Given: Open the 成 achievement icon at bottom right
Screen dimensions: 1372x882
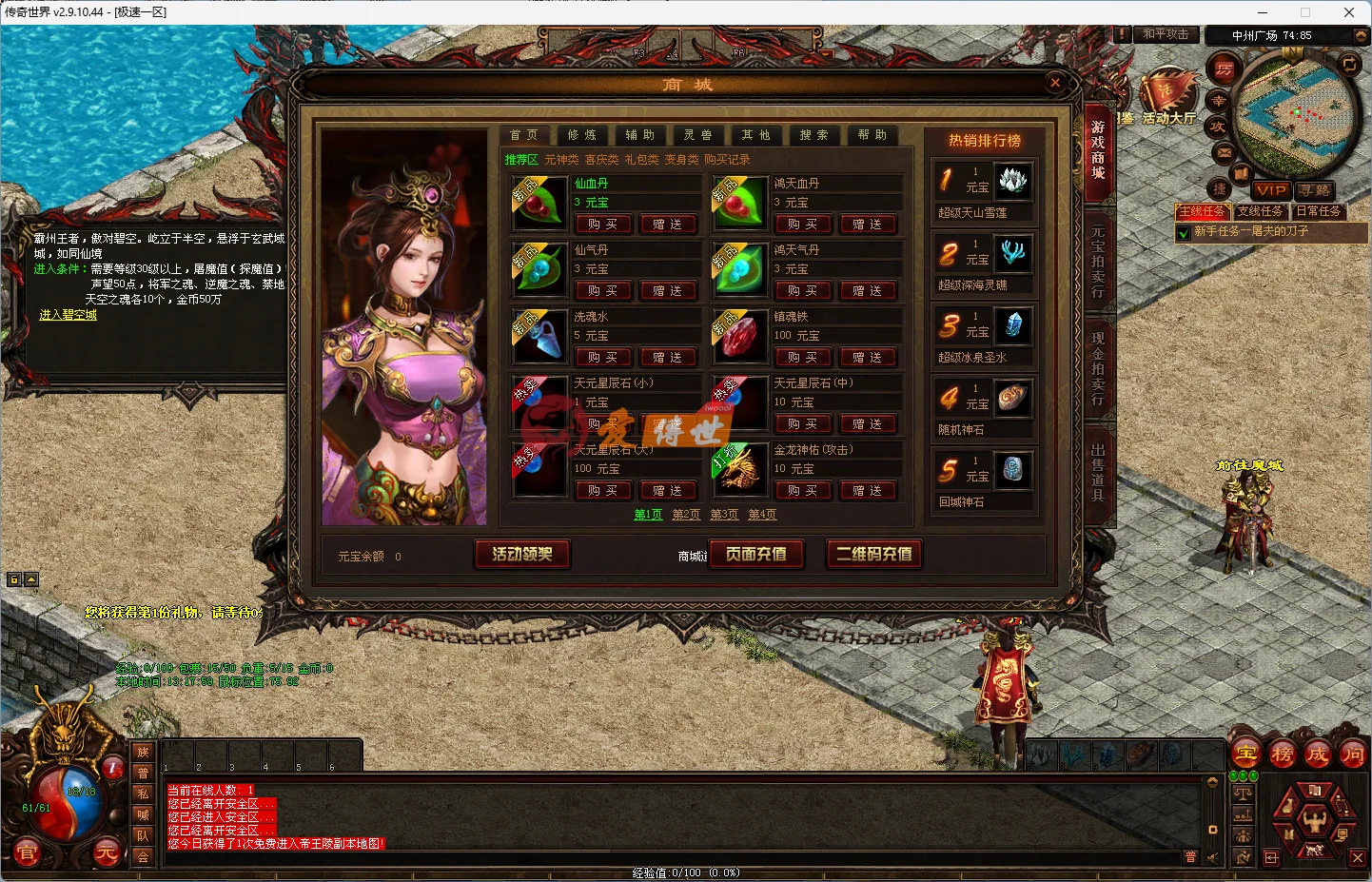Looking at the screenshot, I should [x=1318, y=754].
